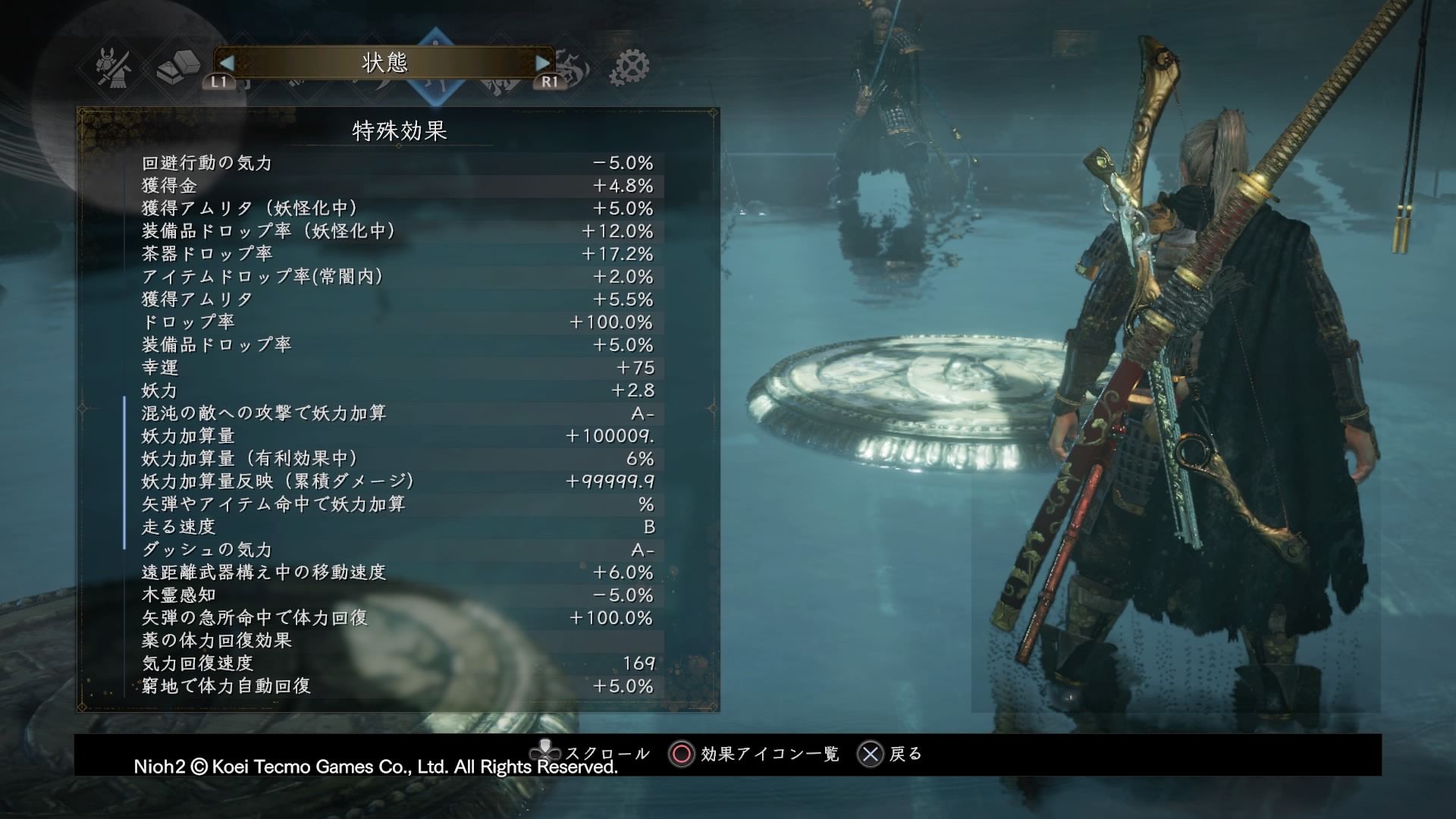Image resolution: width=1456 pixels, height=819 pixels.
Task: Open the stacked boxes menu tab
Action: 177,67
